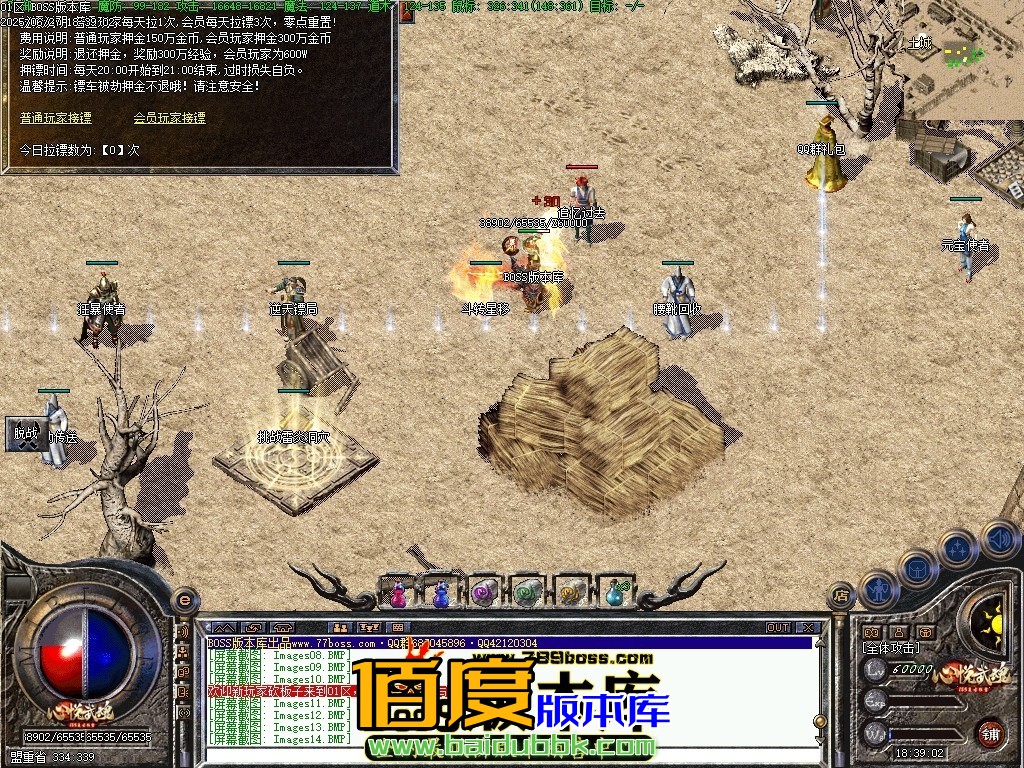Use the yellow swirl scroll in the belt
The width and height of the screenshot is (1024, 768).
click(x=571, y=593)
